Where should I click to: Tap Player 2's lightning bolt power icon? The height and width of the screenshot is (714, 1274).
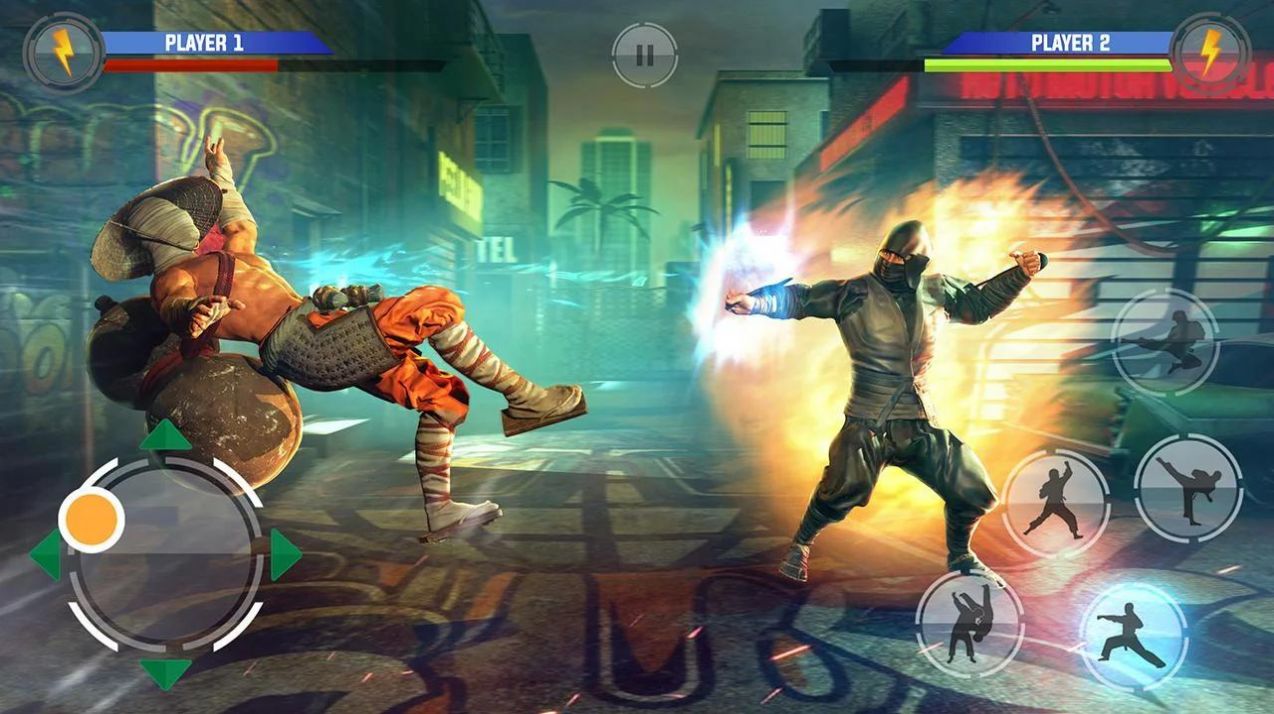click(1210, 52)
